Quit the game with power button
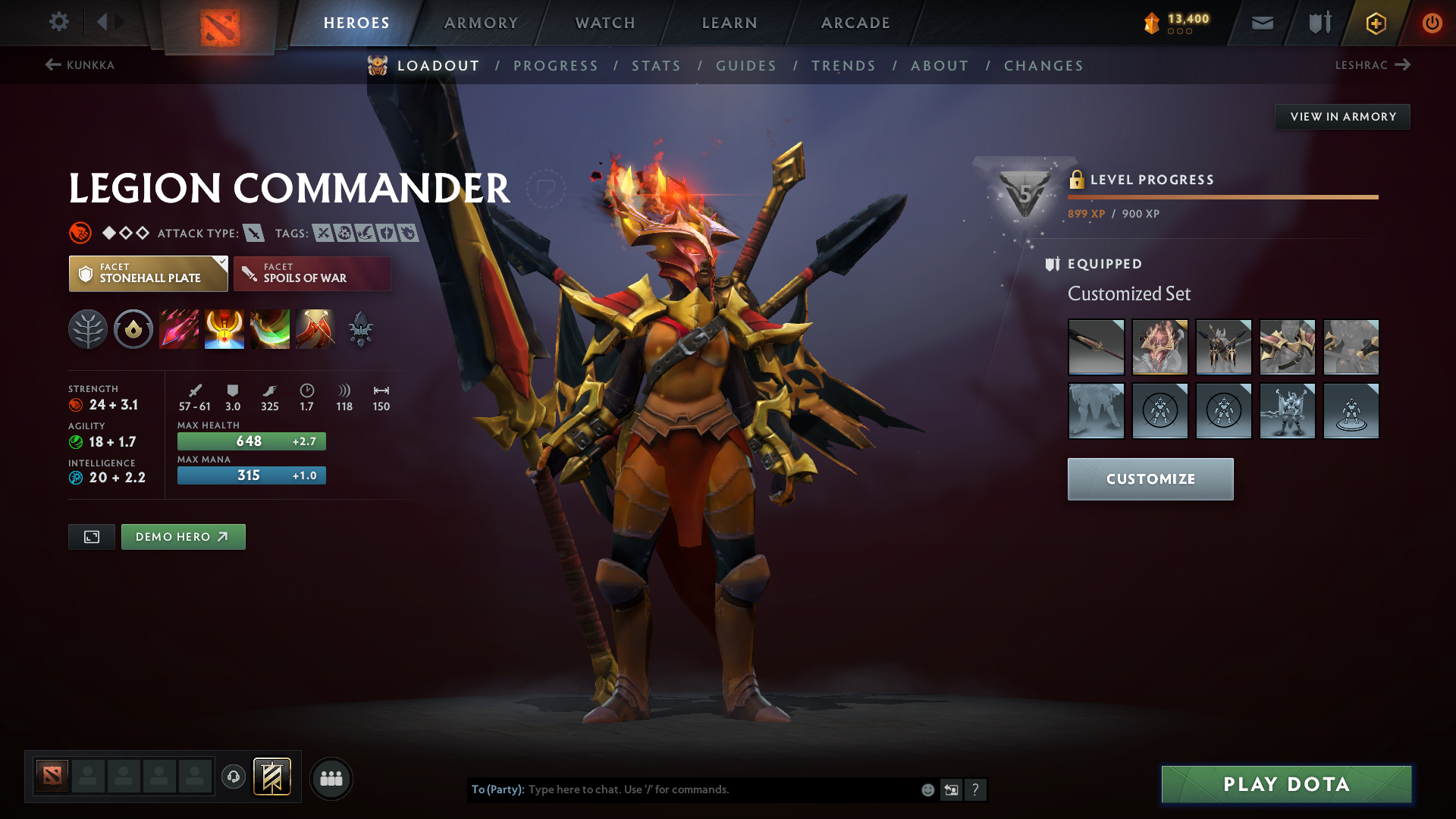 1432,23
